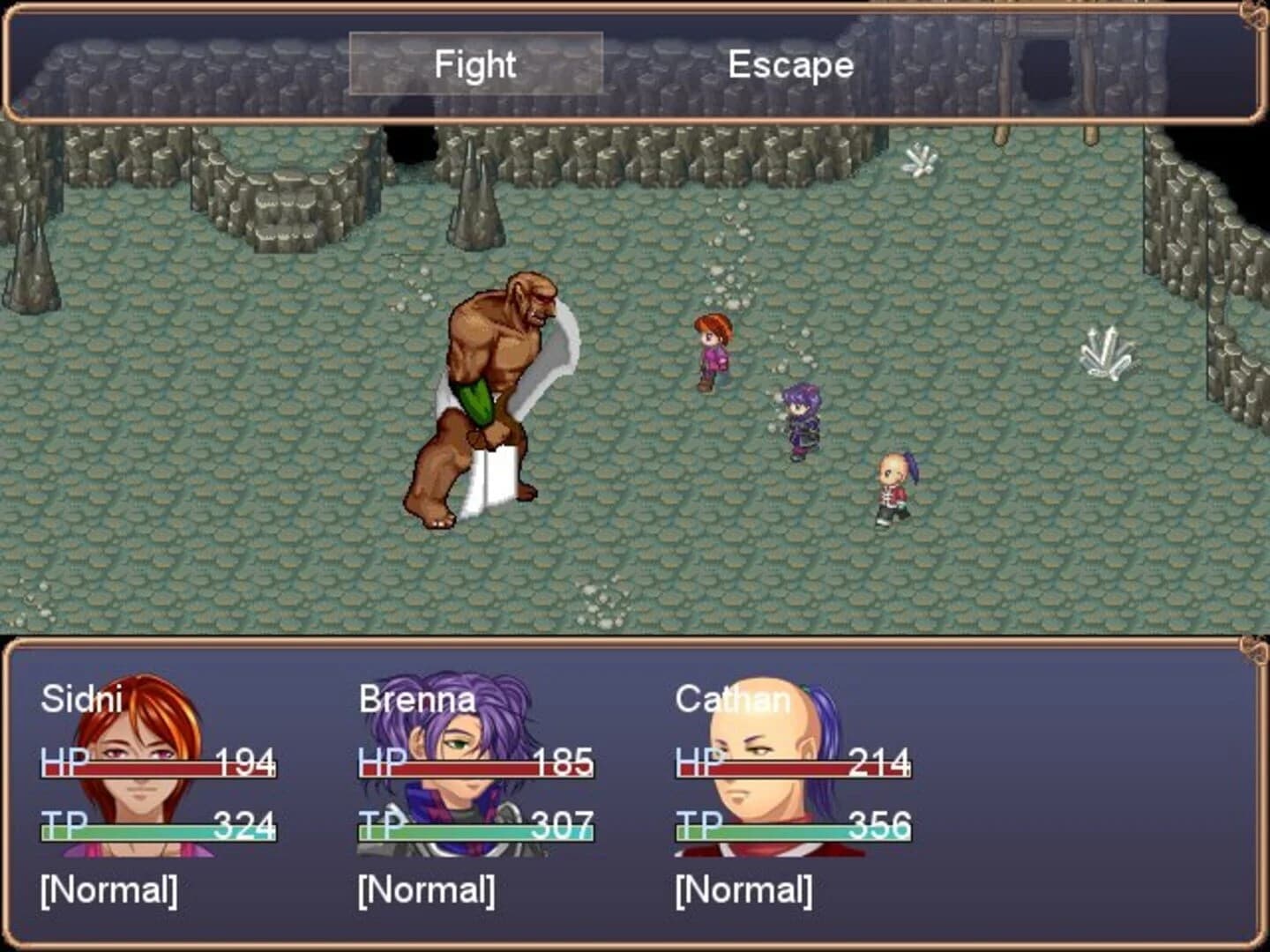
Task: Click Cathan's name text
Action: [x=732, y=701]
